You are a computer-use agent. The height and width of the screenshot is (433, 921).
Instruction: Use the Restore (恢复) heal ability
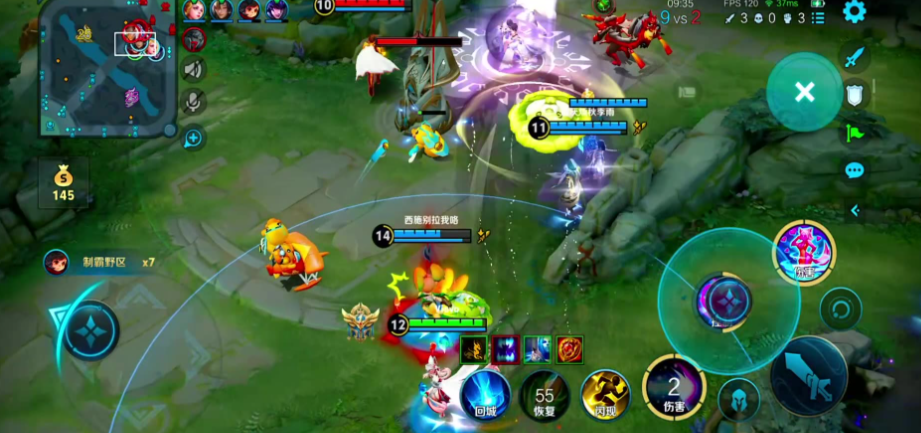(x=545, y=395)
